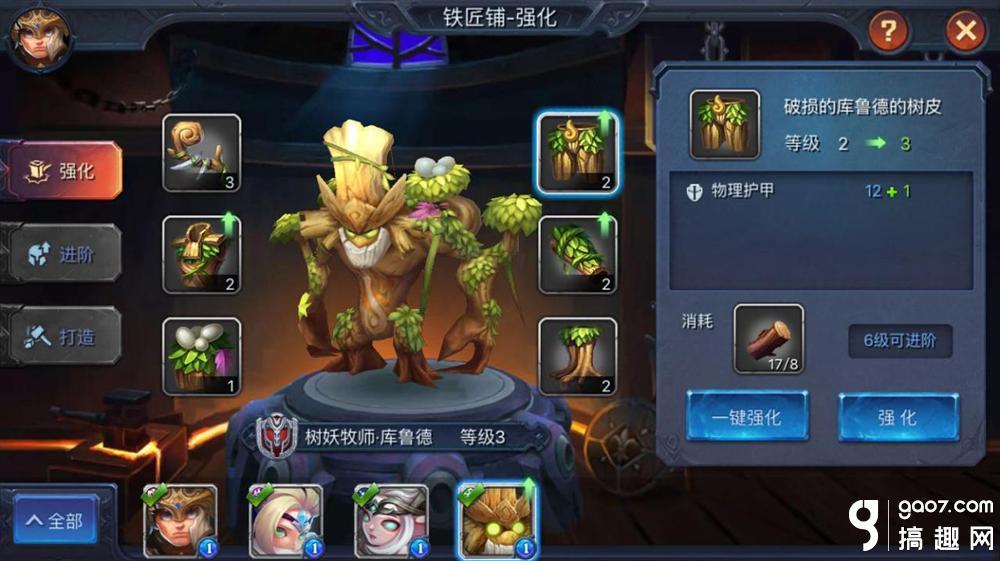
Task: Select the wooden staff equipment slot
Action: point(202,153)
